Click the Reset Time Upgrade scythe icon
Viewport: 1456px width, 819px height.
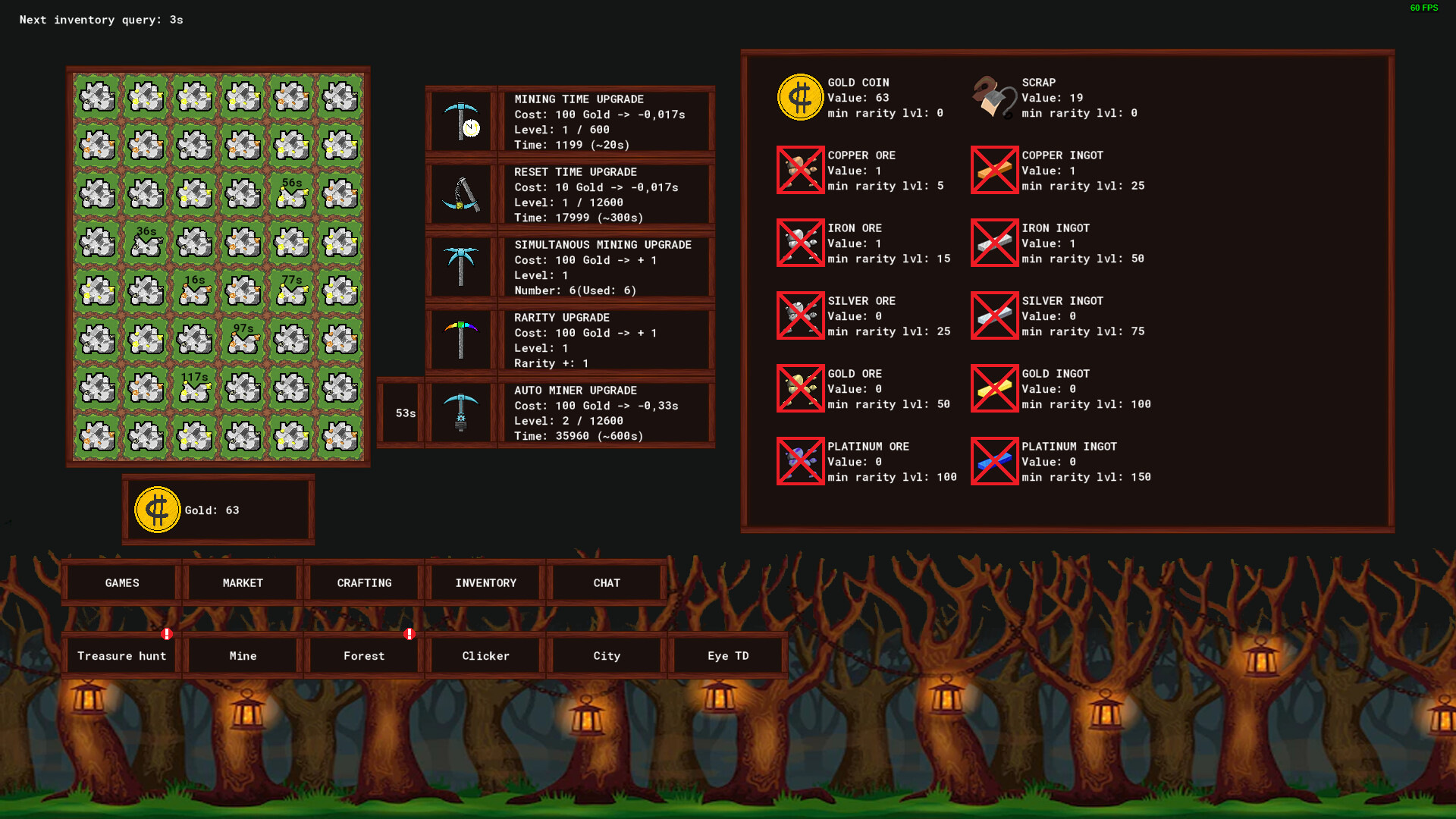pos(461,194)
